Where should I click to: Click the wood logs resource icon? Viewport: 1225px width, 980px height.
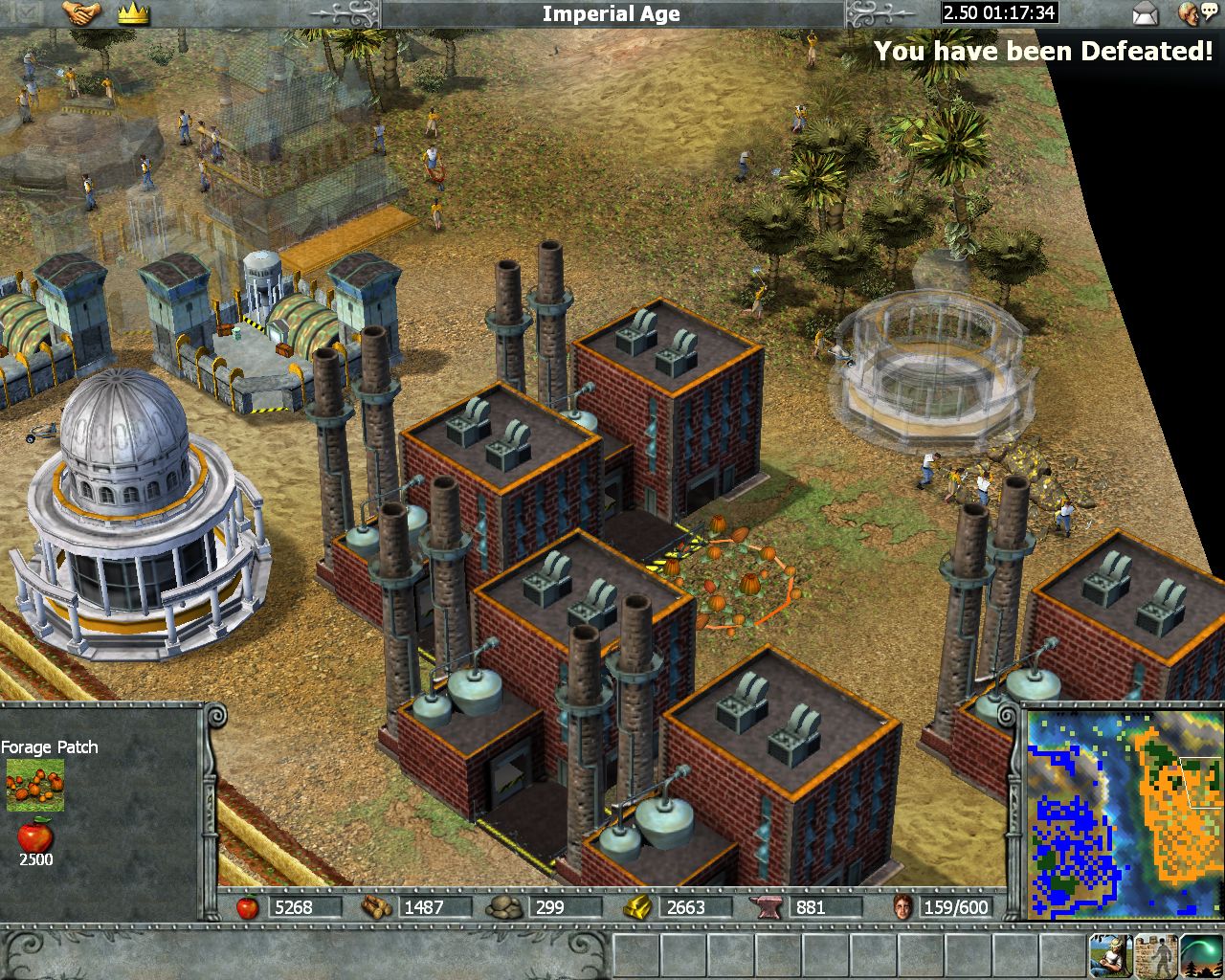point(377,906)
